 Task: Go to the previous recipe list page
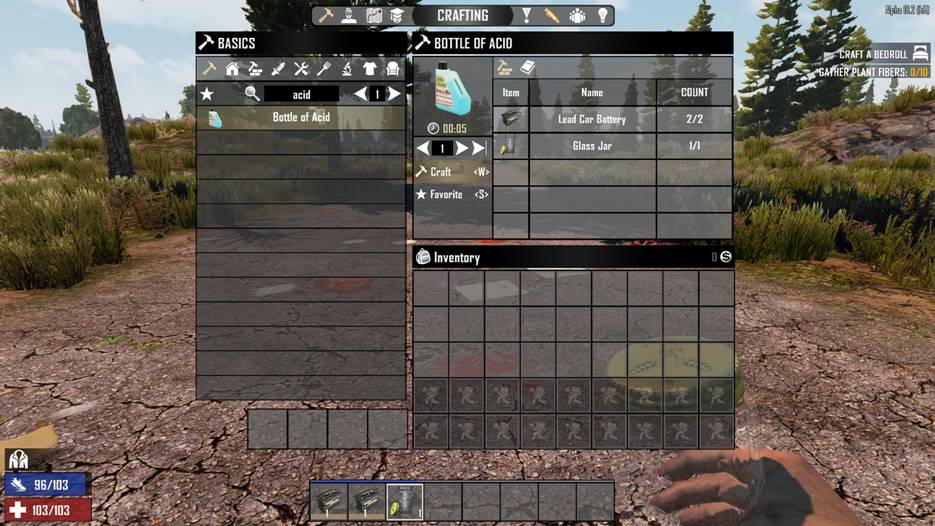pyautogui.click(x=360, y=94)
